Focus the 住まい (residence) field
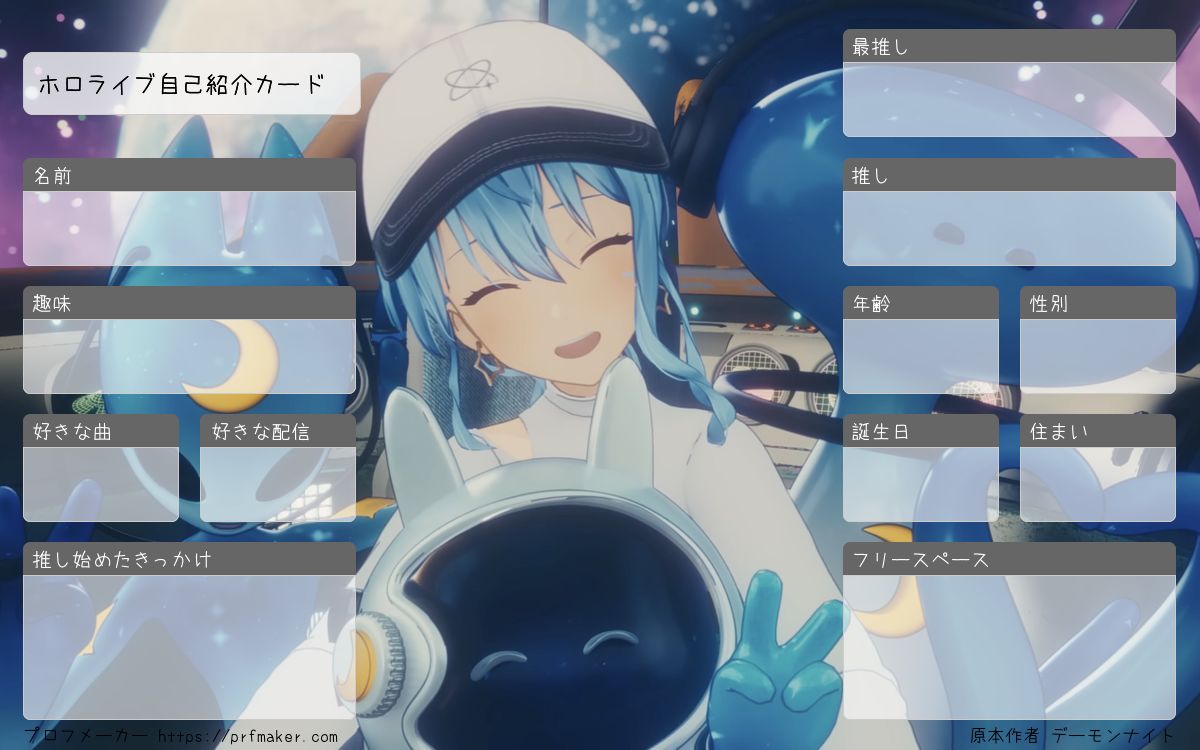This screenshot has width=1200, height=750. pos(1097,484)
